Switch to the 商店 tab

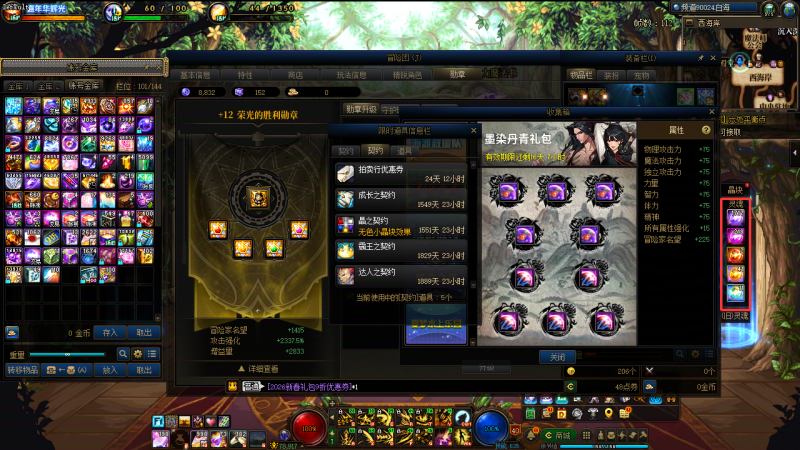(295, 74)
